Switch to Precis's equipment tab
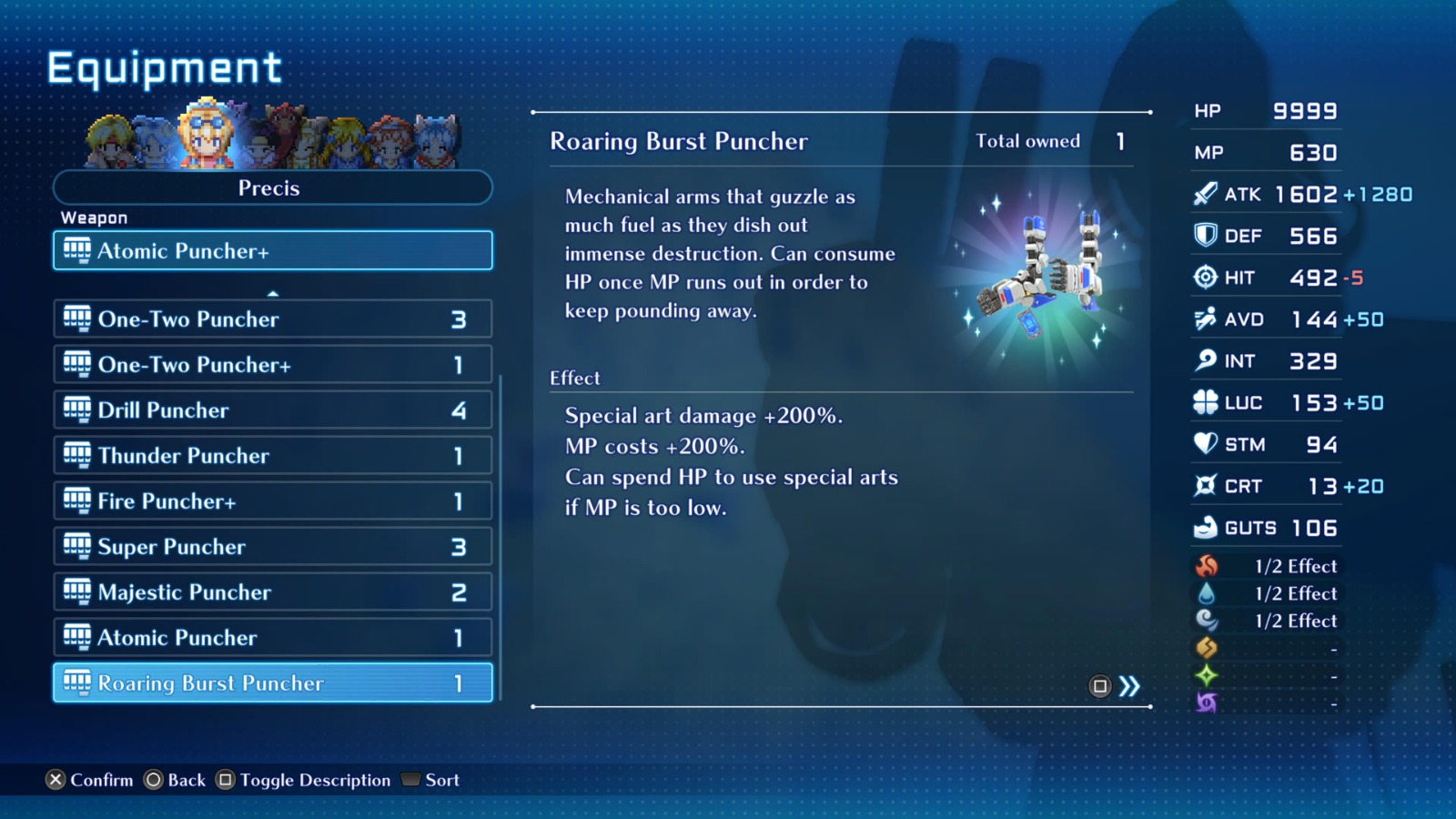Image resolution: width=1456 pixels, height=819 pixels. (x=271, y=188)
